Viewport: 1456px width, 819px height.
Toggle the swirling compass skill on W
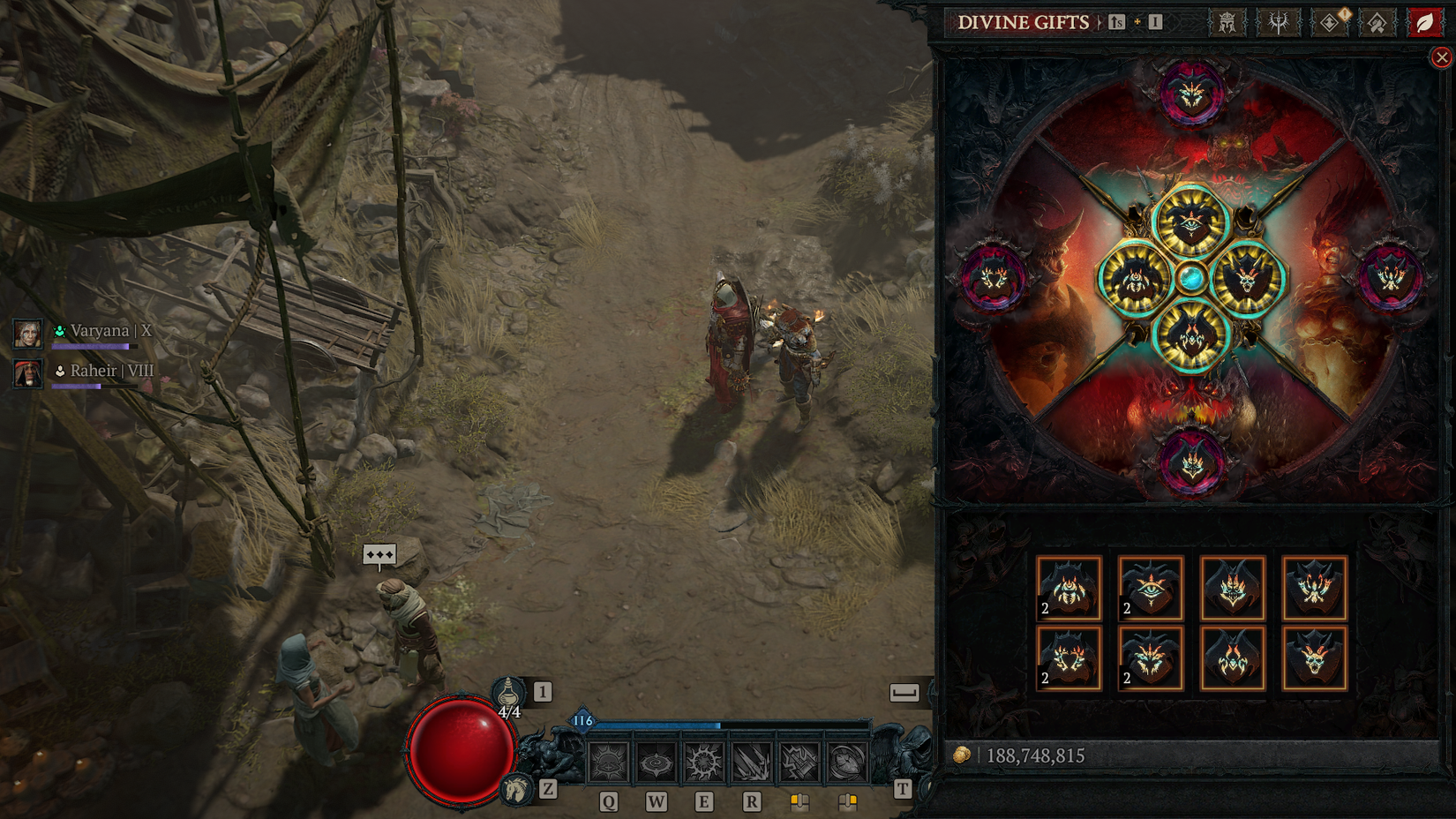pos(656,763)
